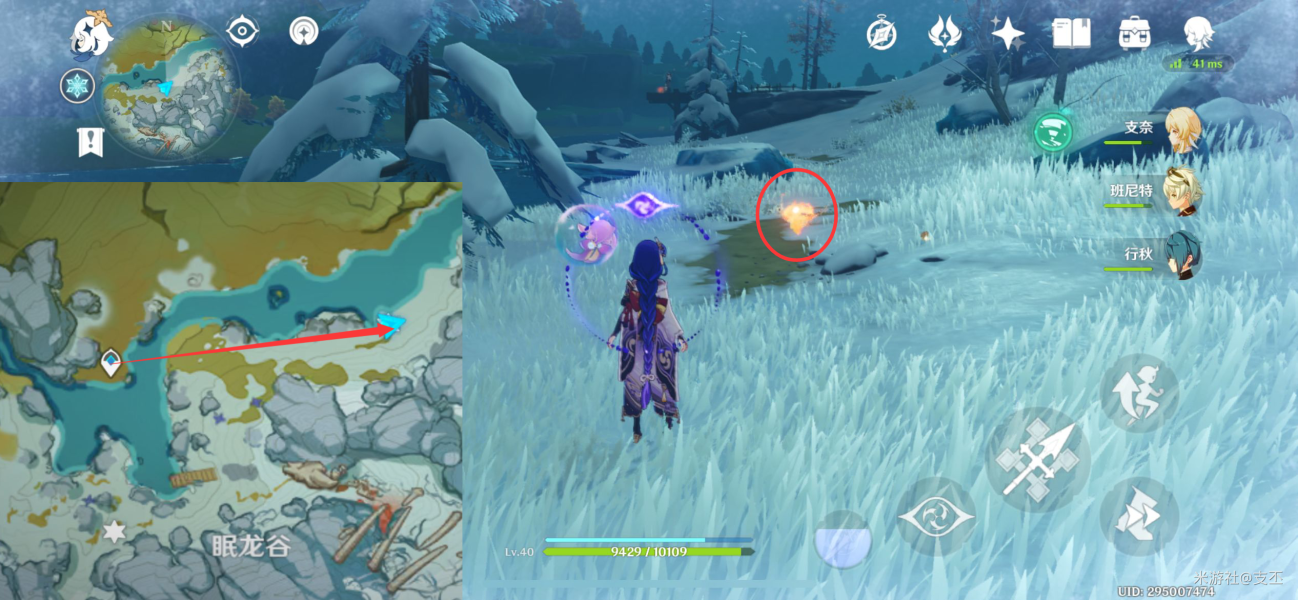Screen dimensions: 1298x600
Task: Open the circular minimap
Action: tap(168, 86)
